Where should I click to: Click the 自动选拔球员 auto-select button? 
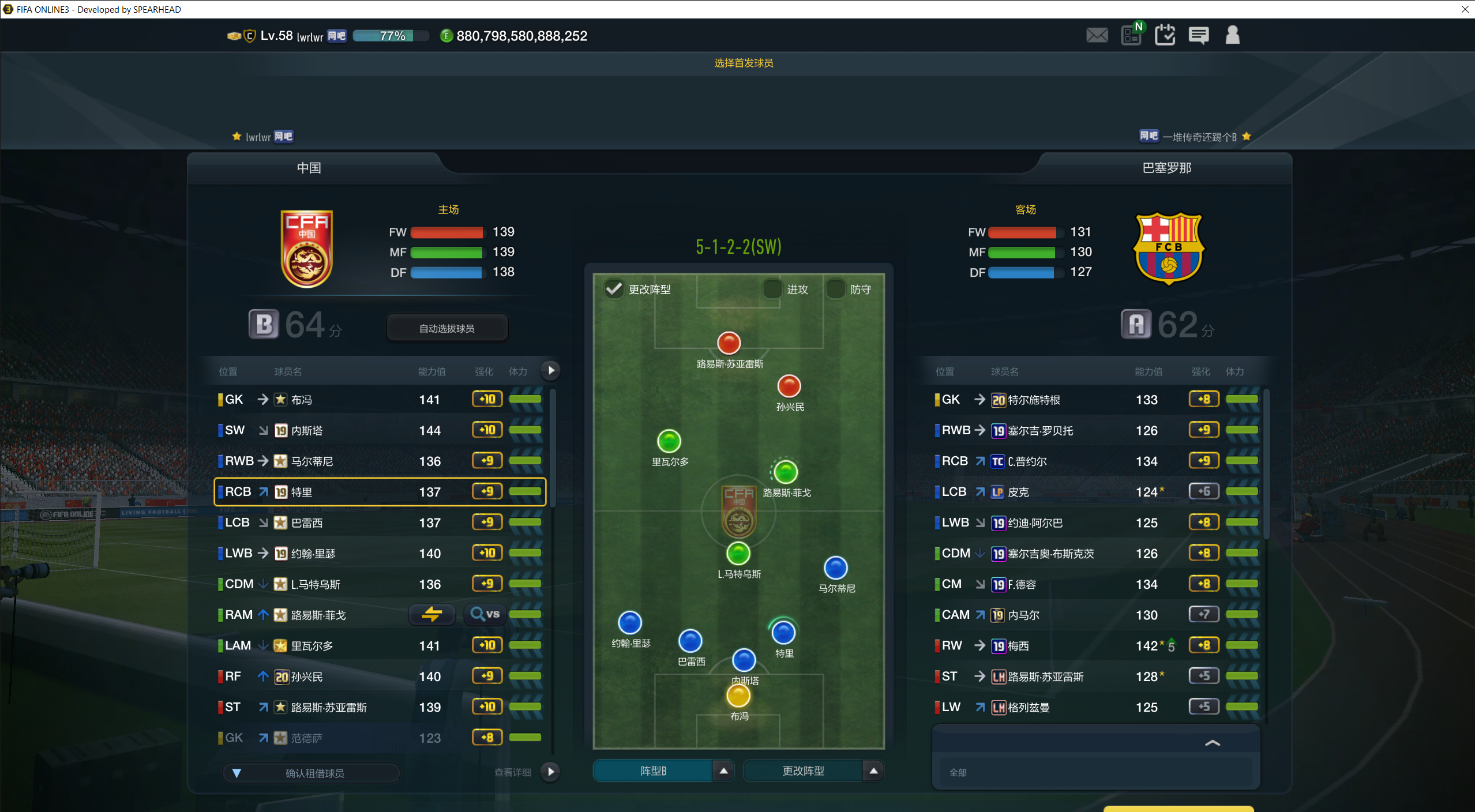point(446,328)
